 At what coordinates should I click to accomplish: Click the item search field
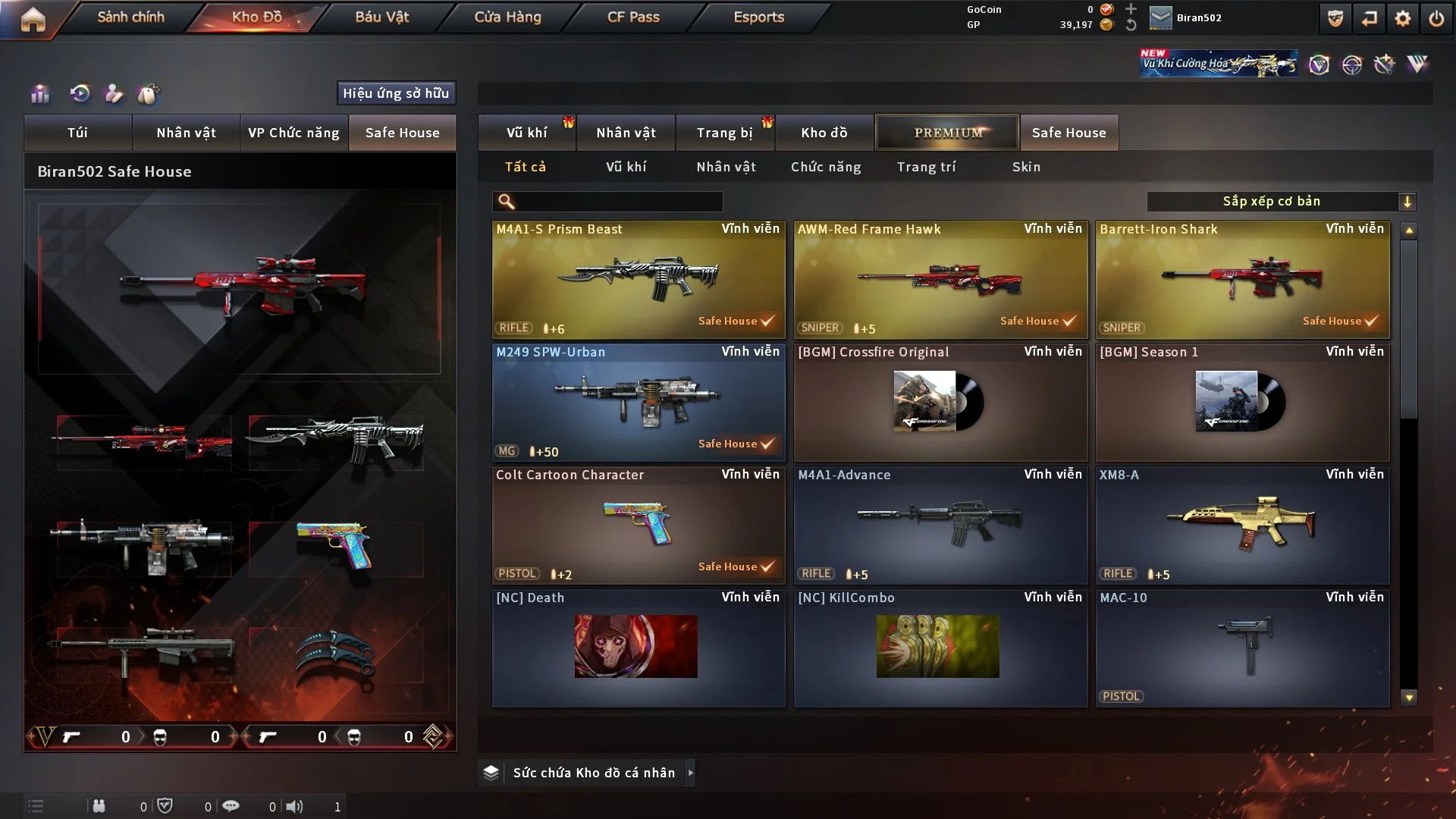[618, 202]
